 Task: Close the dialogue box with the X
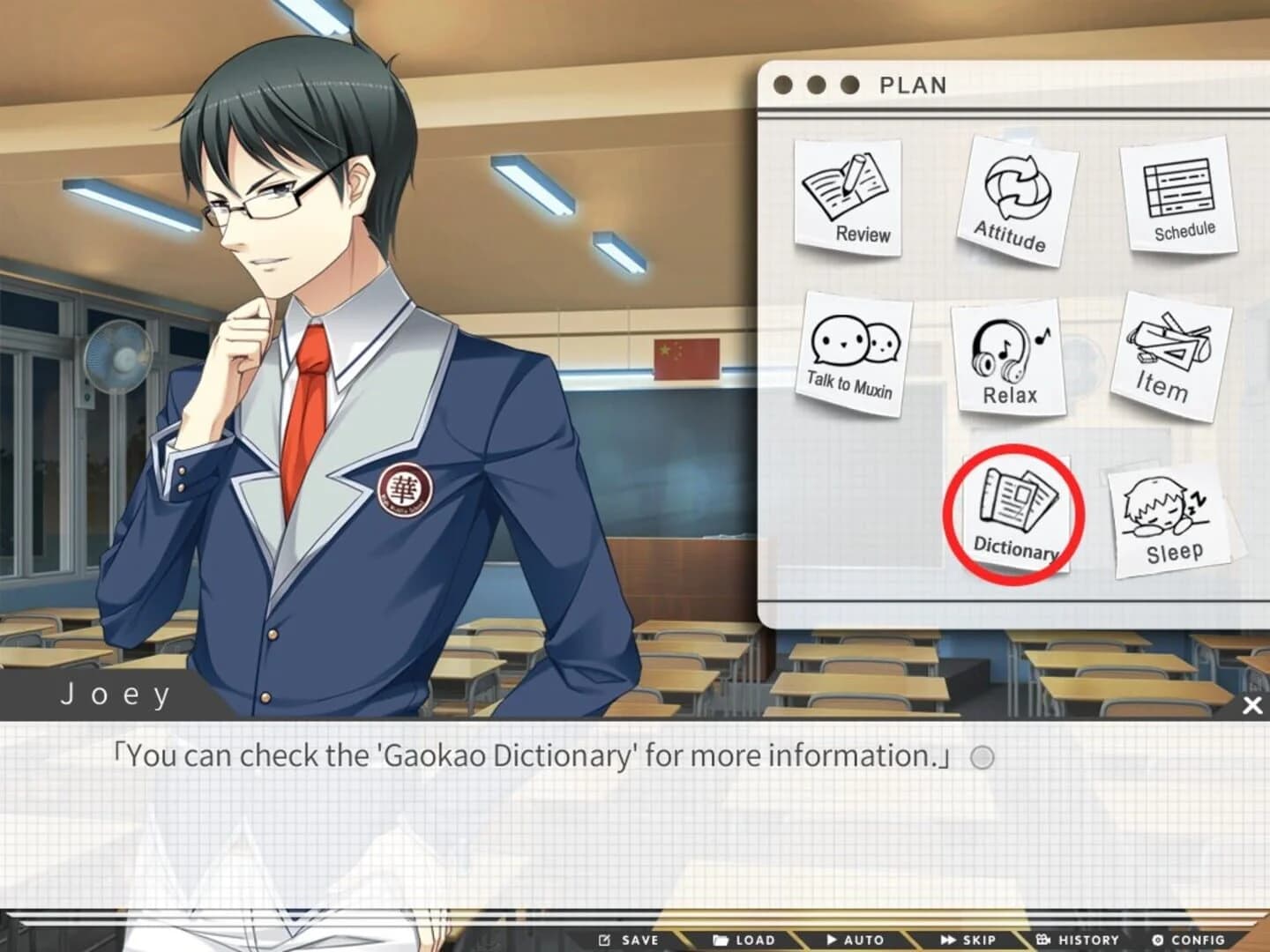(x=1252, y=703)
